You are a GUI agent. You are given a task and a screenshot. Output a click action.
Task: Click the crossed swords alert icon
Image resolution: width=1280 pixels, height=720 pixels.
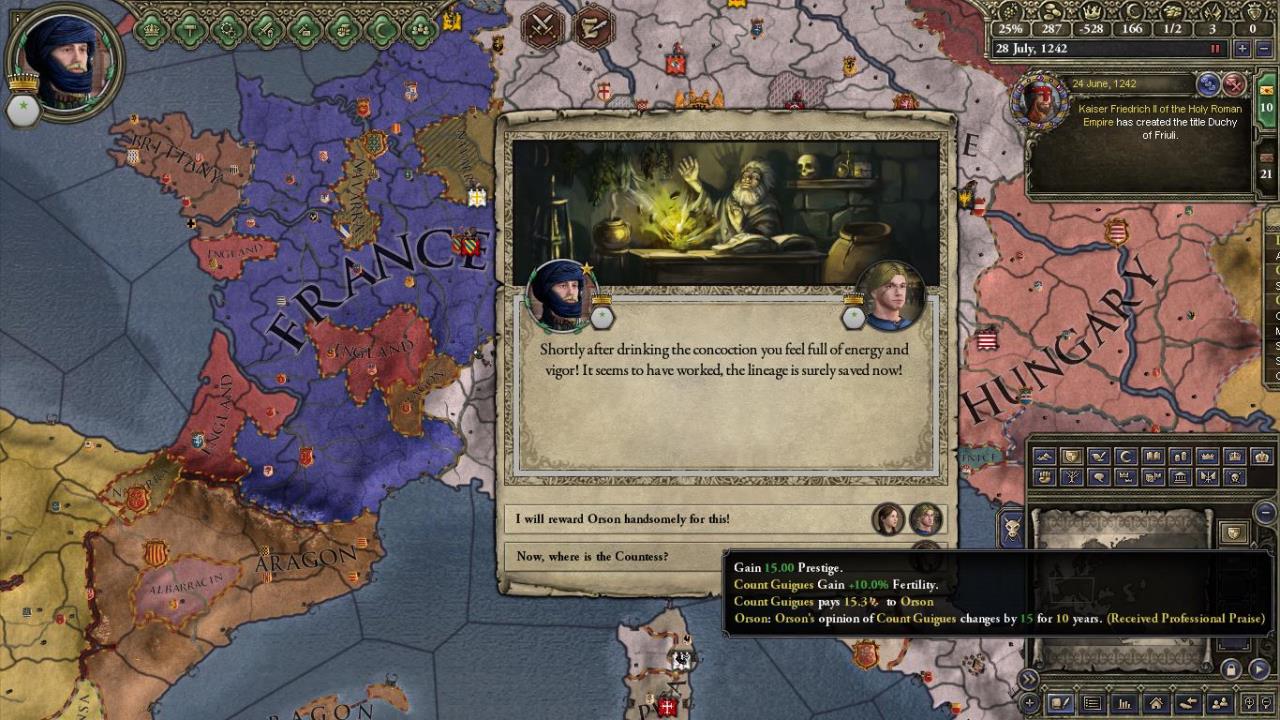543,25
